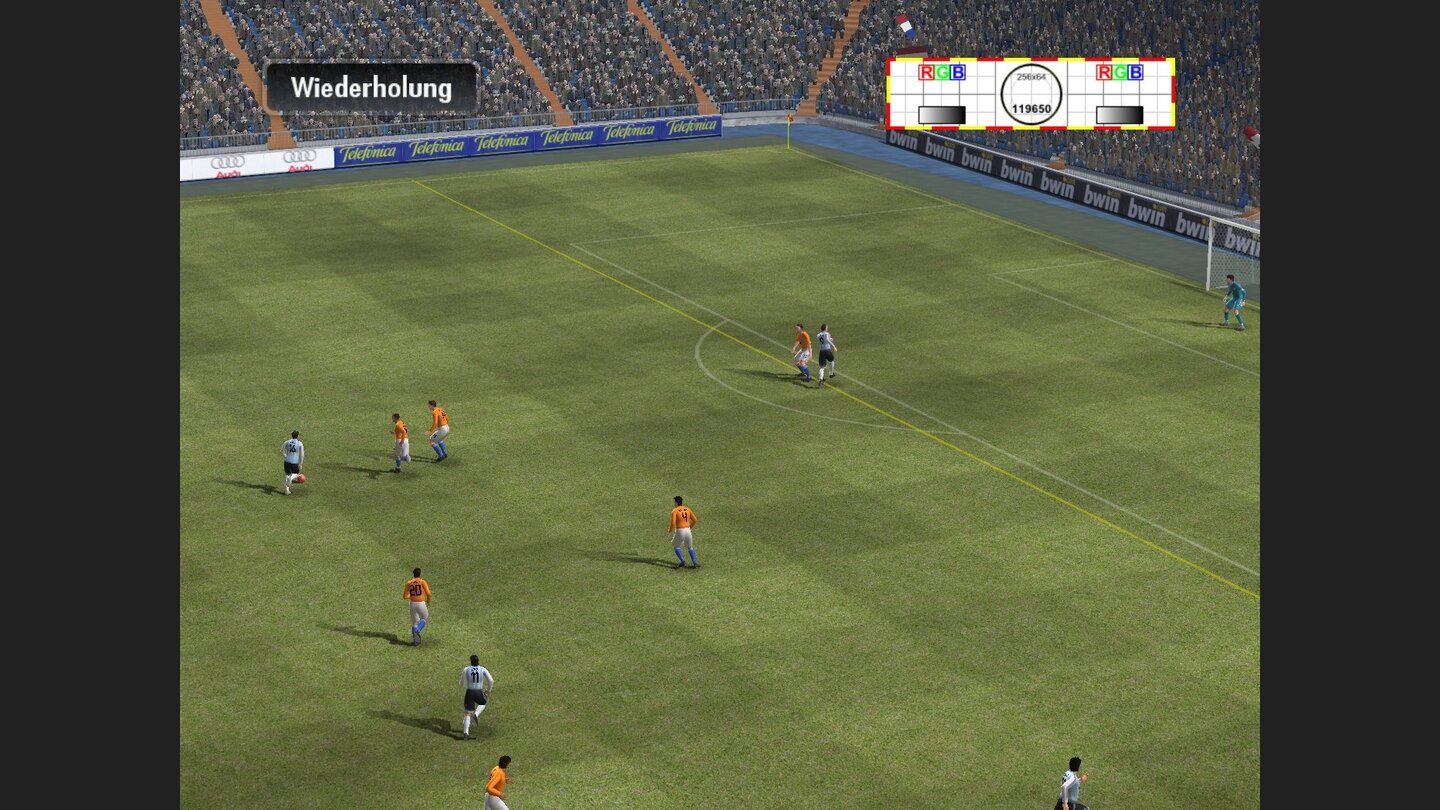Click the red R channel icon on the left overlay
Image resolution: width=1440 pixels, height=810 pixels.
[x=926, y=72]
